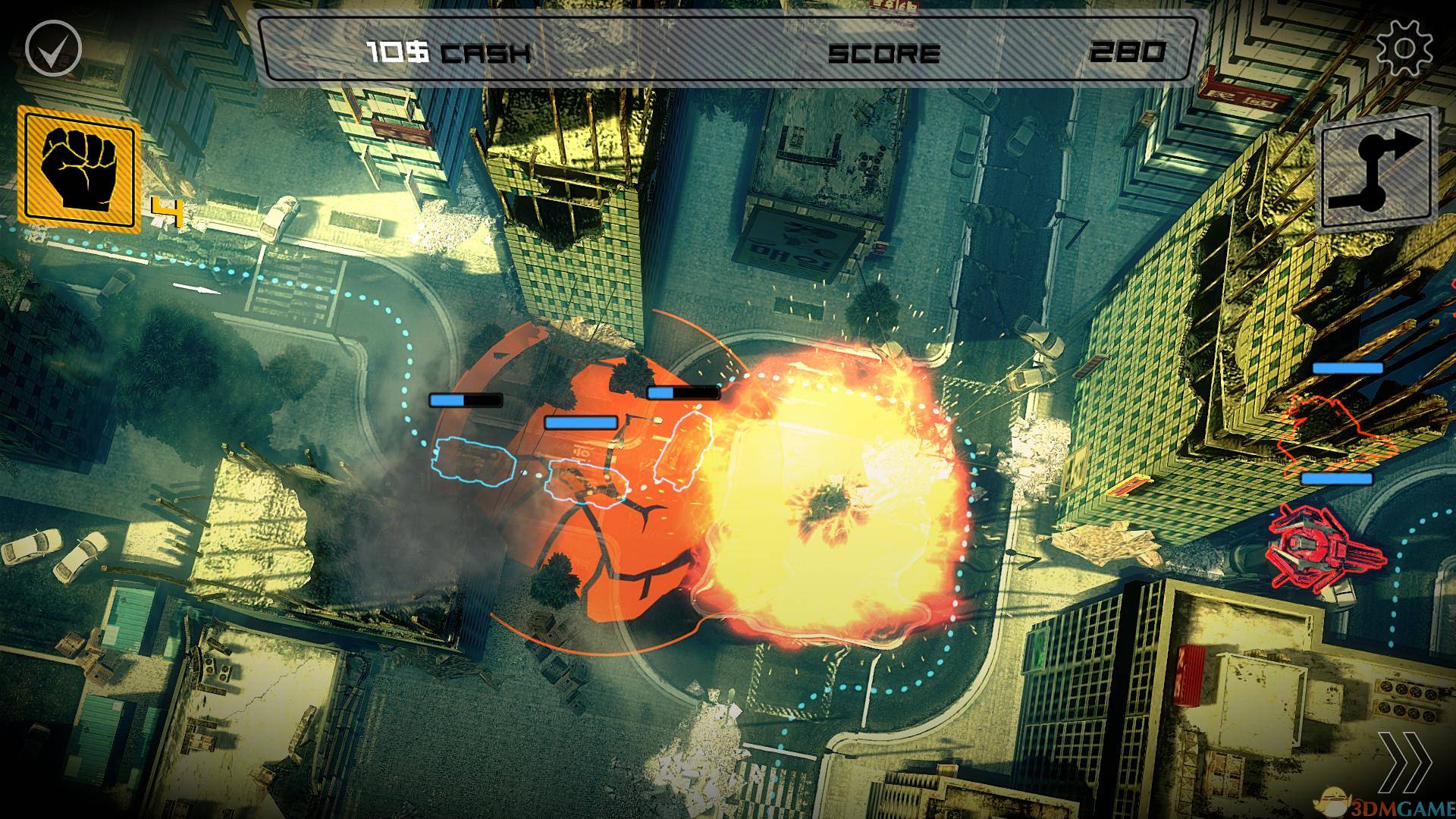
Task: Open the settings gear
Action: 1404,49
